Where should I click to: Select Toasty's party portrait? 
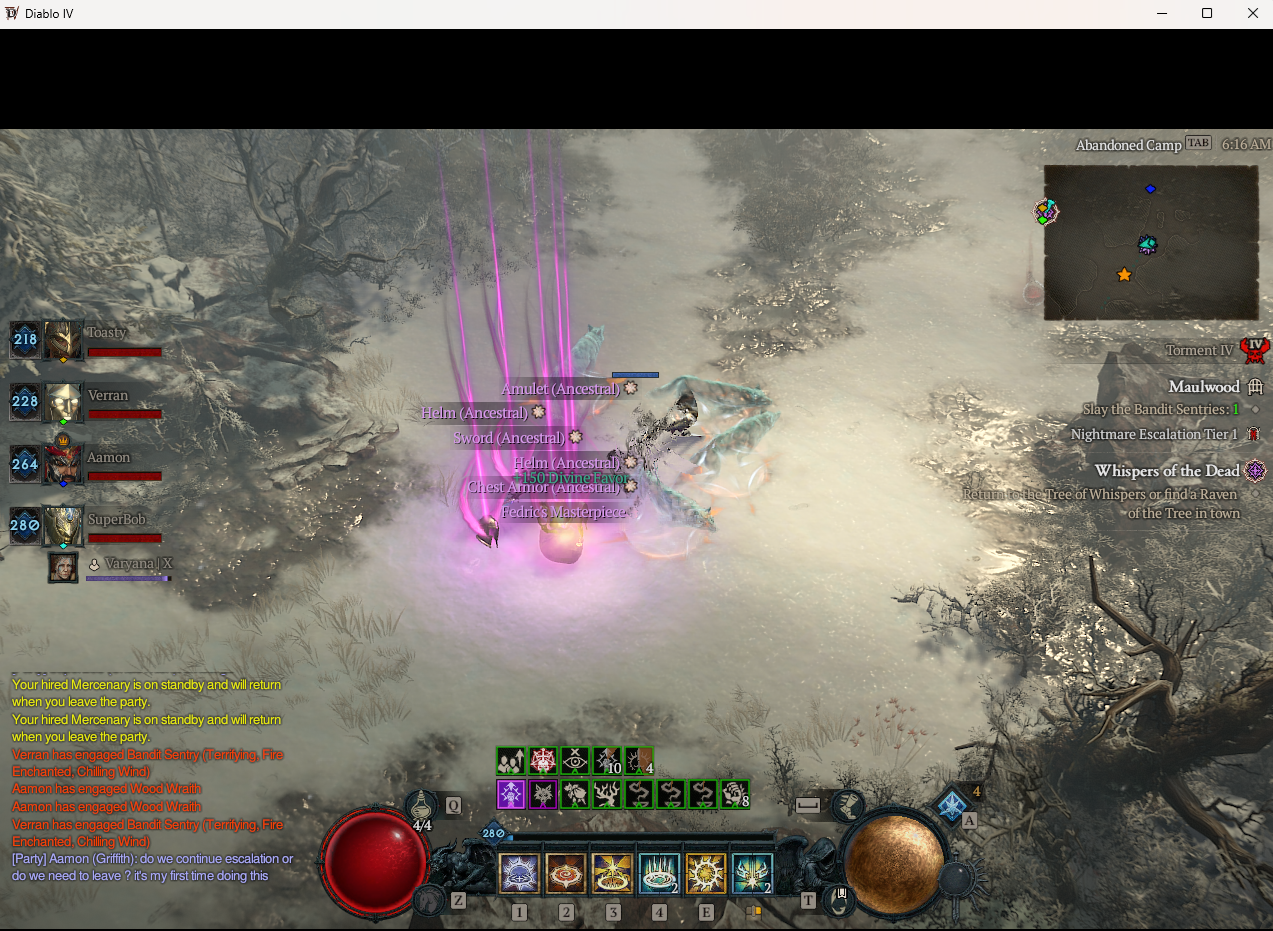click(x=63, y=341)
